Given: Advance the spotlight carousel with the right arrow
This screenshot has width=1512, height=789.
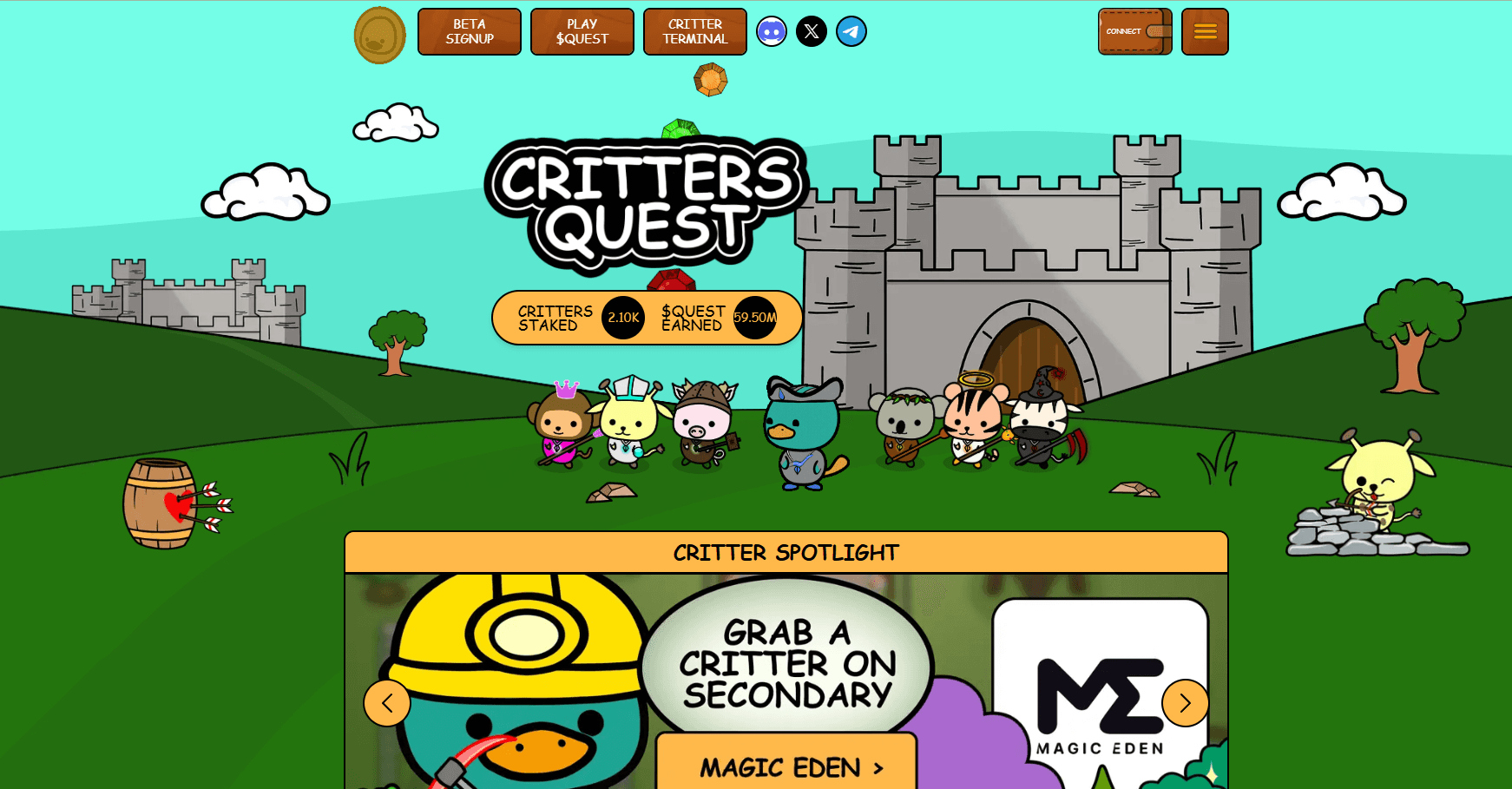Looking at the screenshot, I should click(1185, 703).
